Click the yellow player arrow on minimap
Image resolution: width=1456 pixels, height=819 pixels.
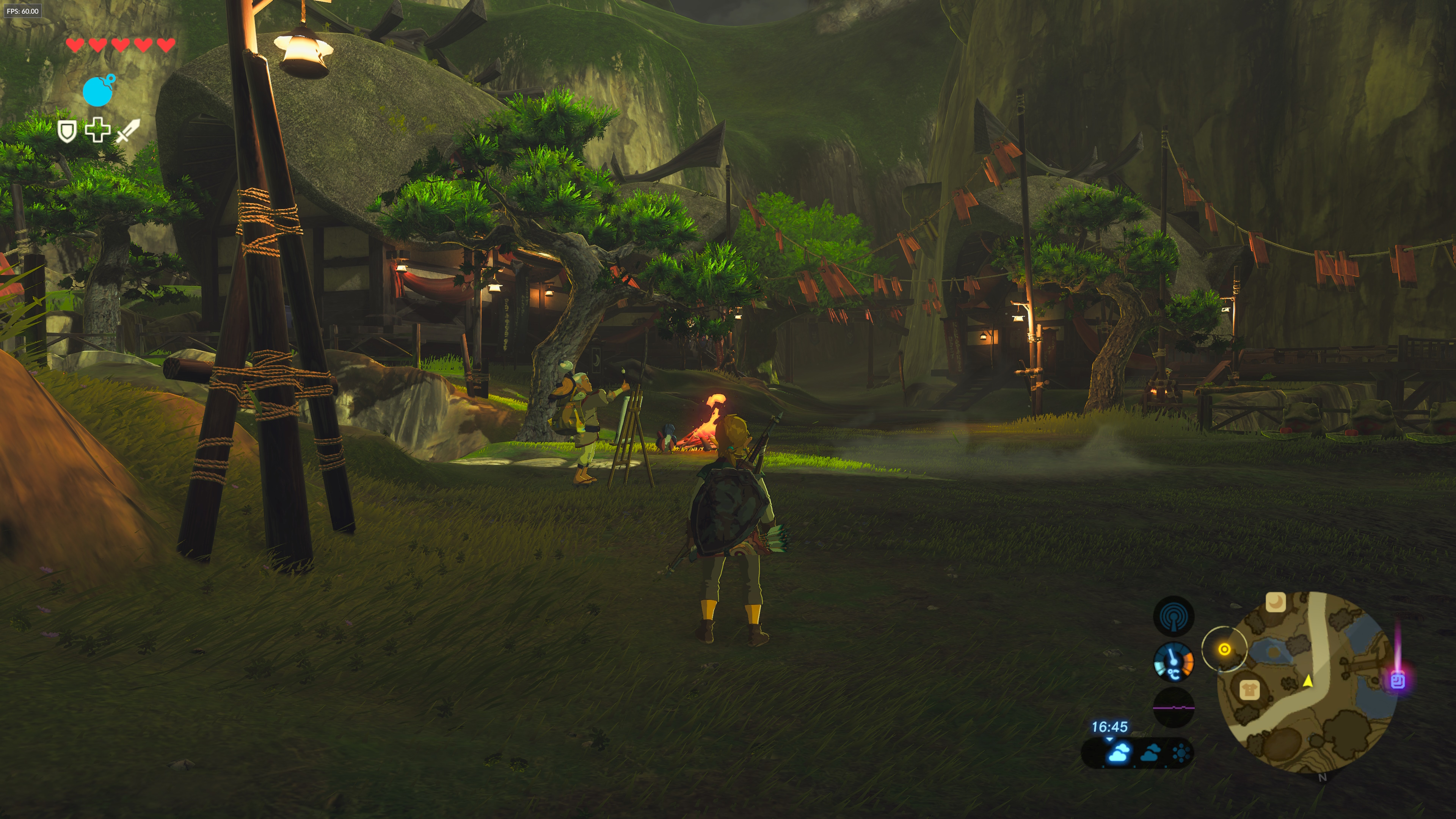click(x=1308, y=681)
